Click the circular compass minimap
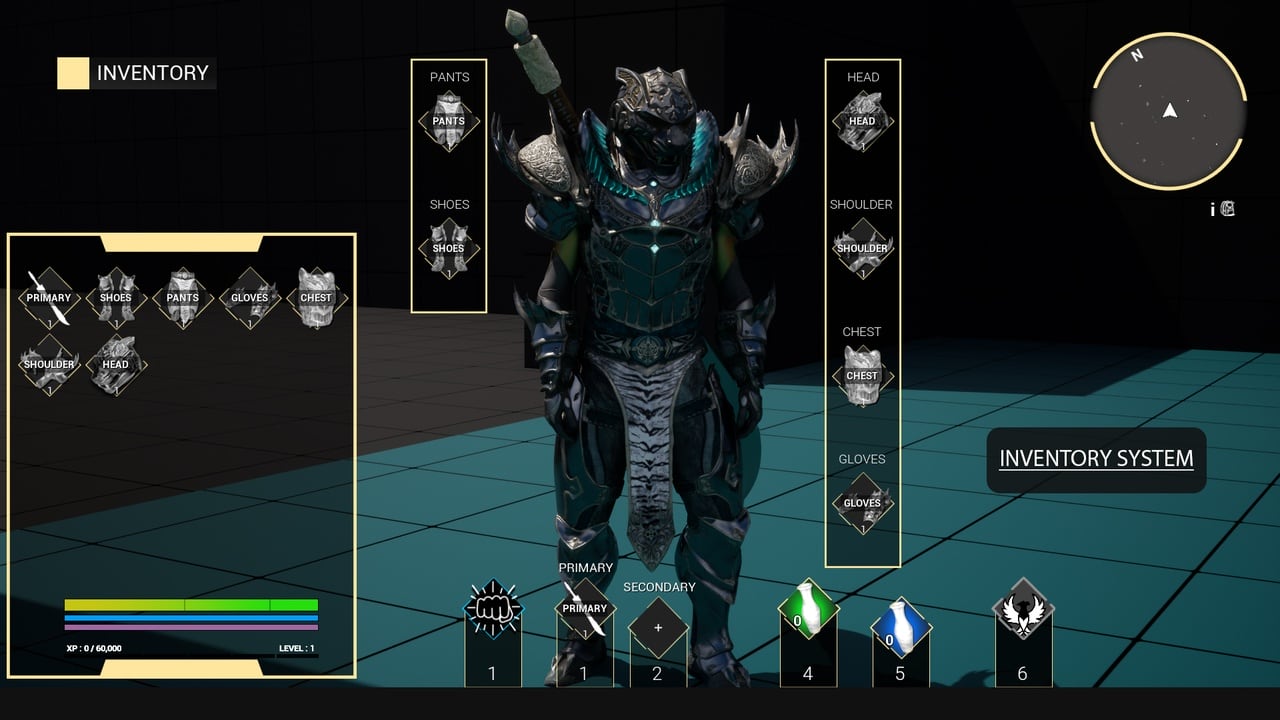Viewport: 1280px width, 720px height. [x=1169, y=112]
